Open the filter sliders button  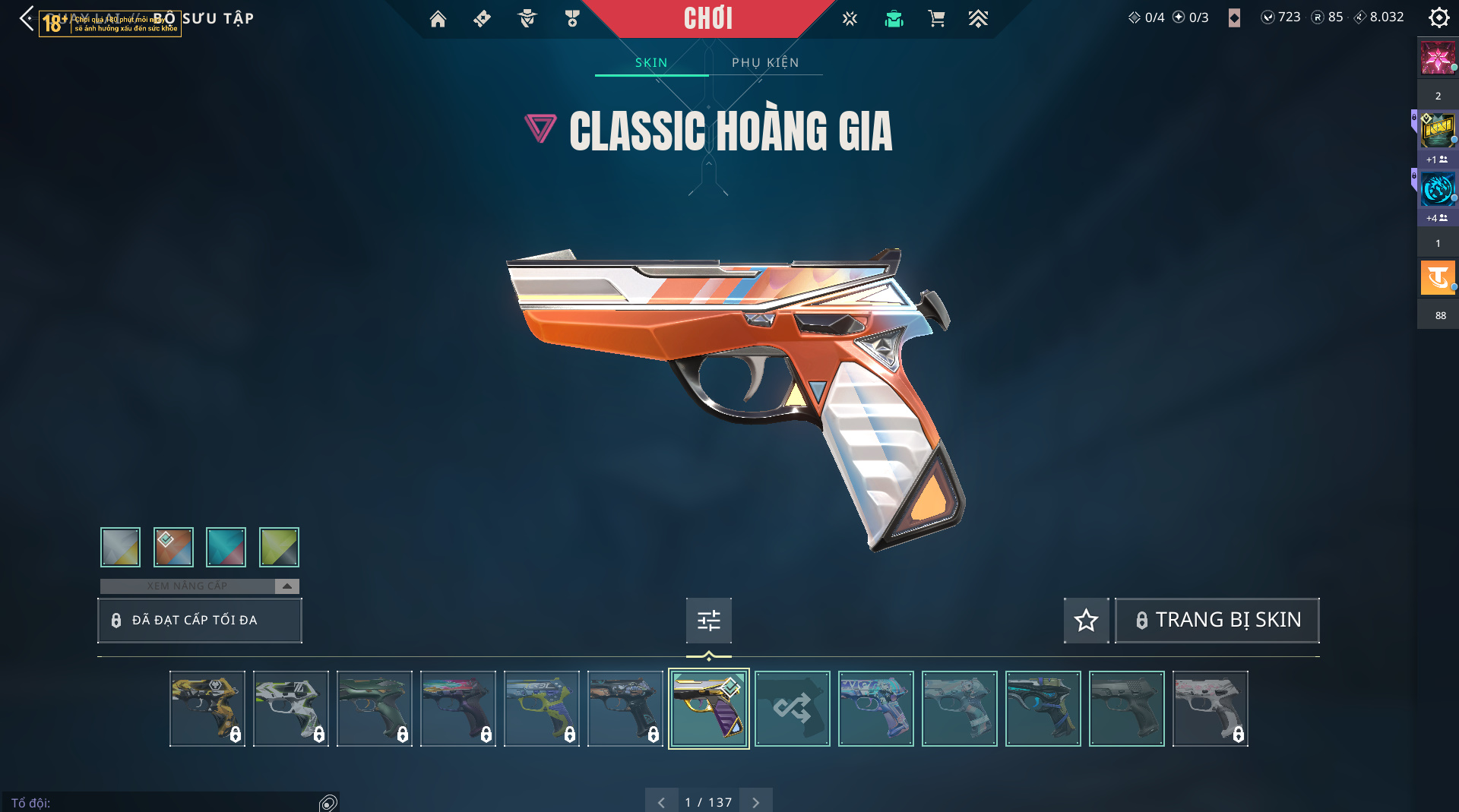click(708, 621)
